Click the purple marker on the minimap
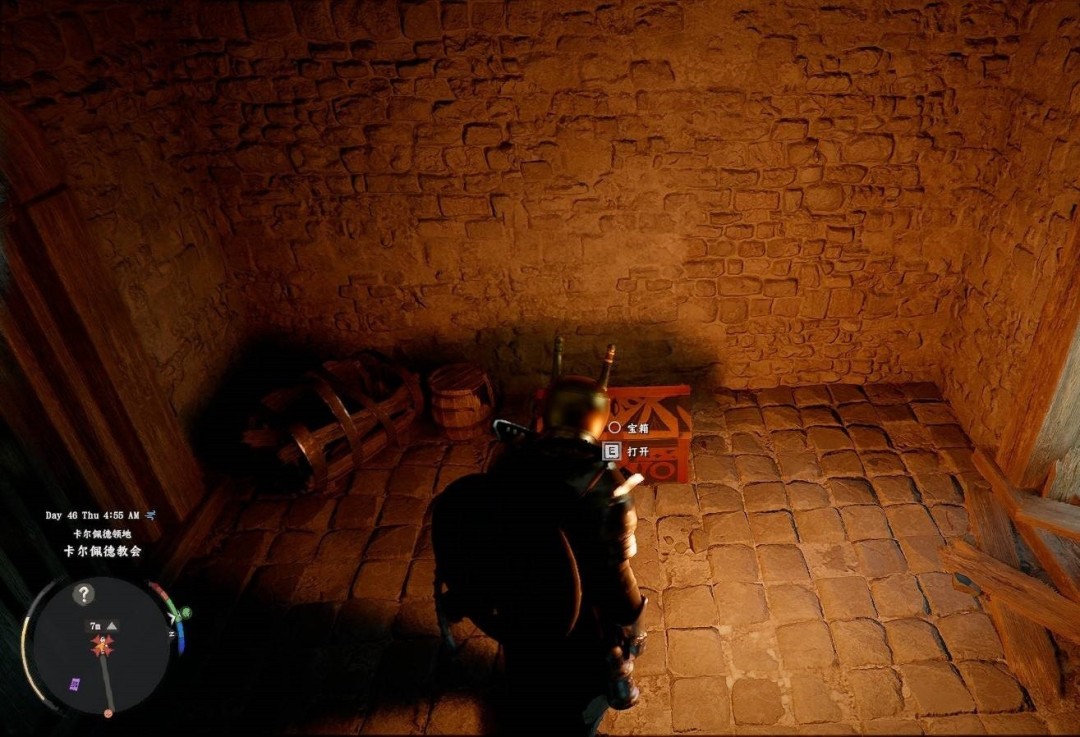 (74, 684)
